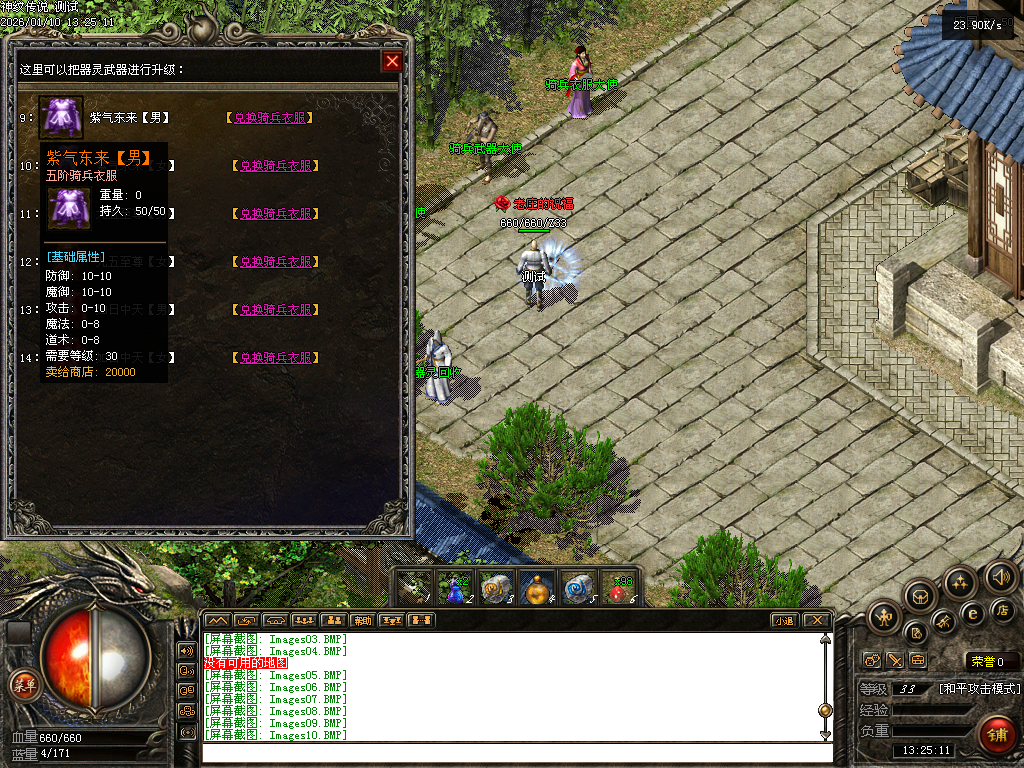Image resolution: width=1024 pixels, height=768 pixels.
Task: Select the purple outfit icon in row 9
Action: tap(61, 117)
